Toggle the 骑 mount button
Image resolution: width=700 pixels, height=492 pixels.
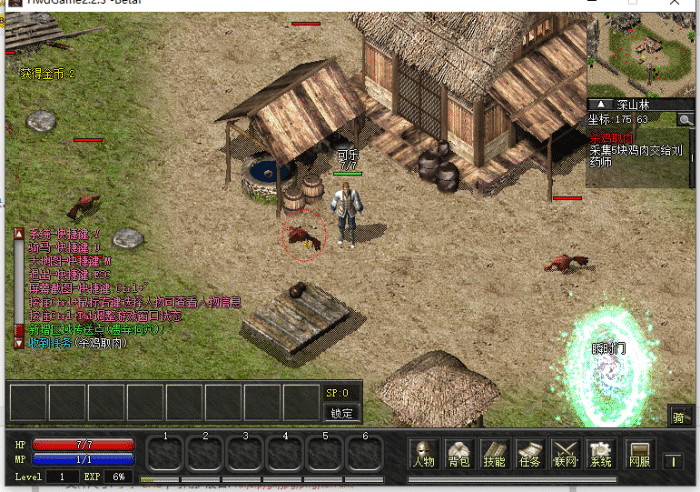click(x=679, y=415)
